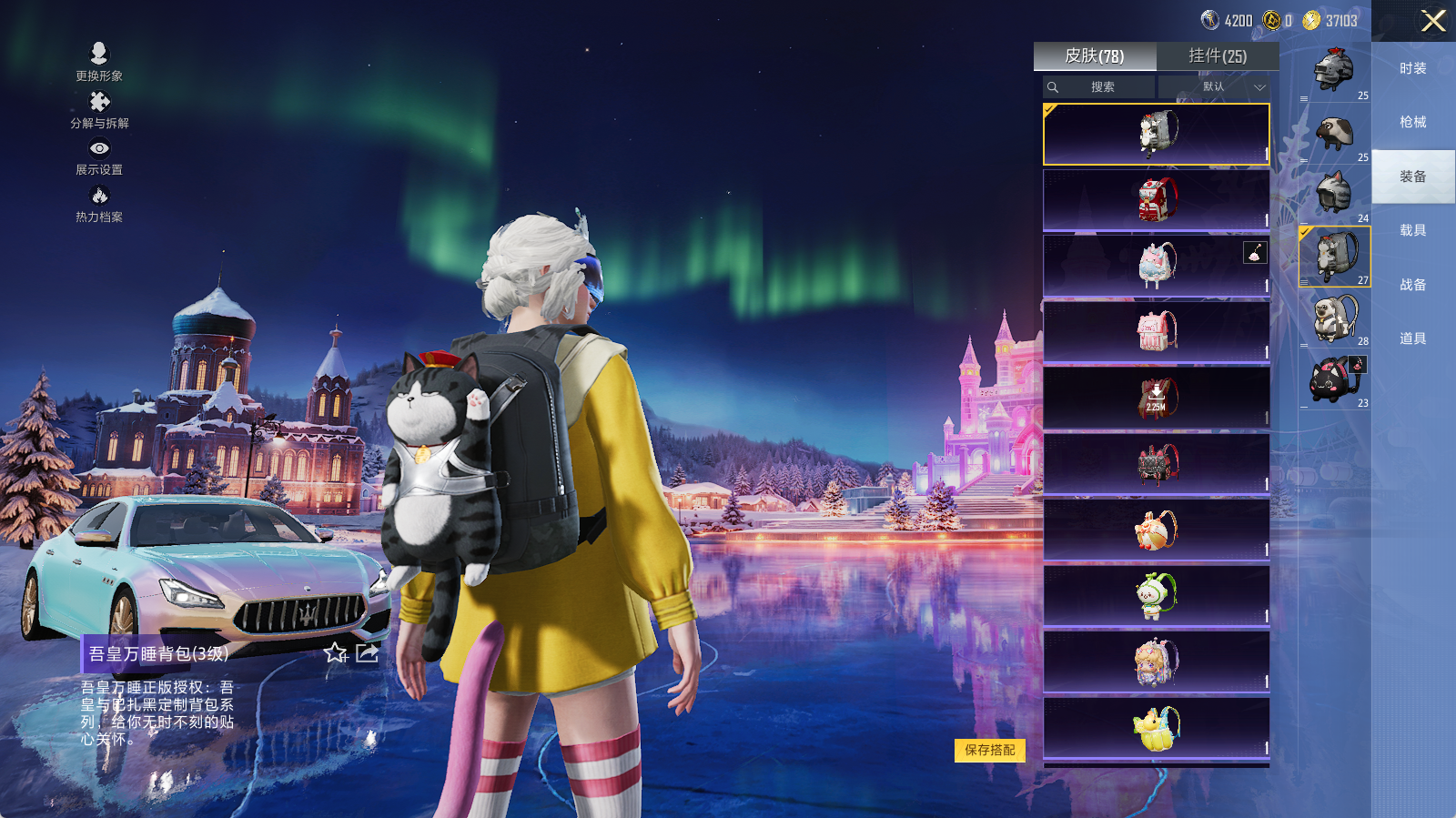Viewport: 1456px width, 818px height.
Task: Switch to the 皮肤(78) skins tab
Action: (x=1095, y=56)
